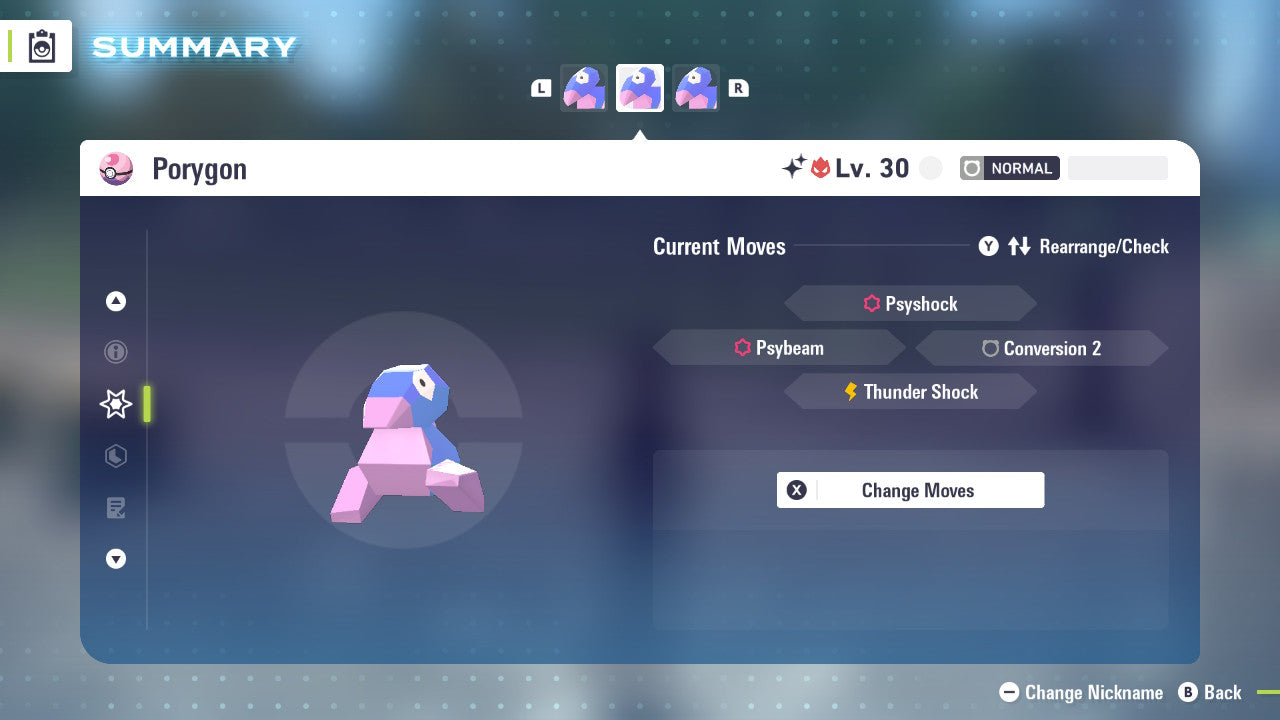Select the info summary icon in sidebar
The image size is (1280, 720).
pos(116,352)
